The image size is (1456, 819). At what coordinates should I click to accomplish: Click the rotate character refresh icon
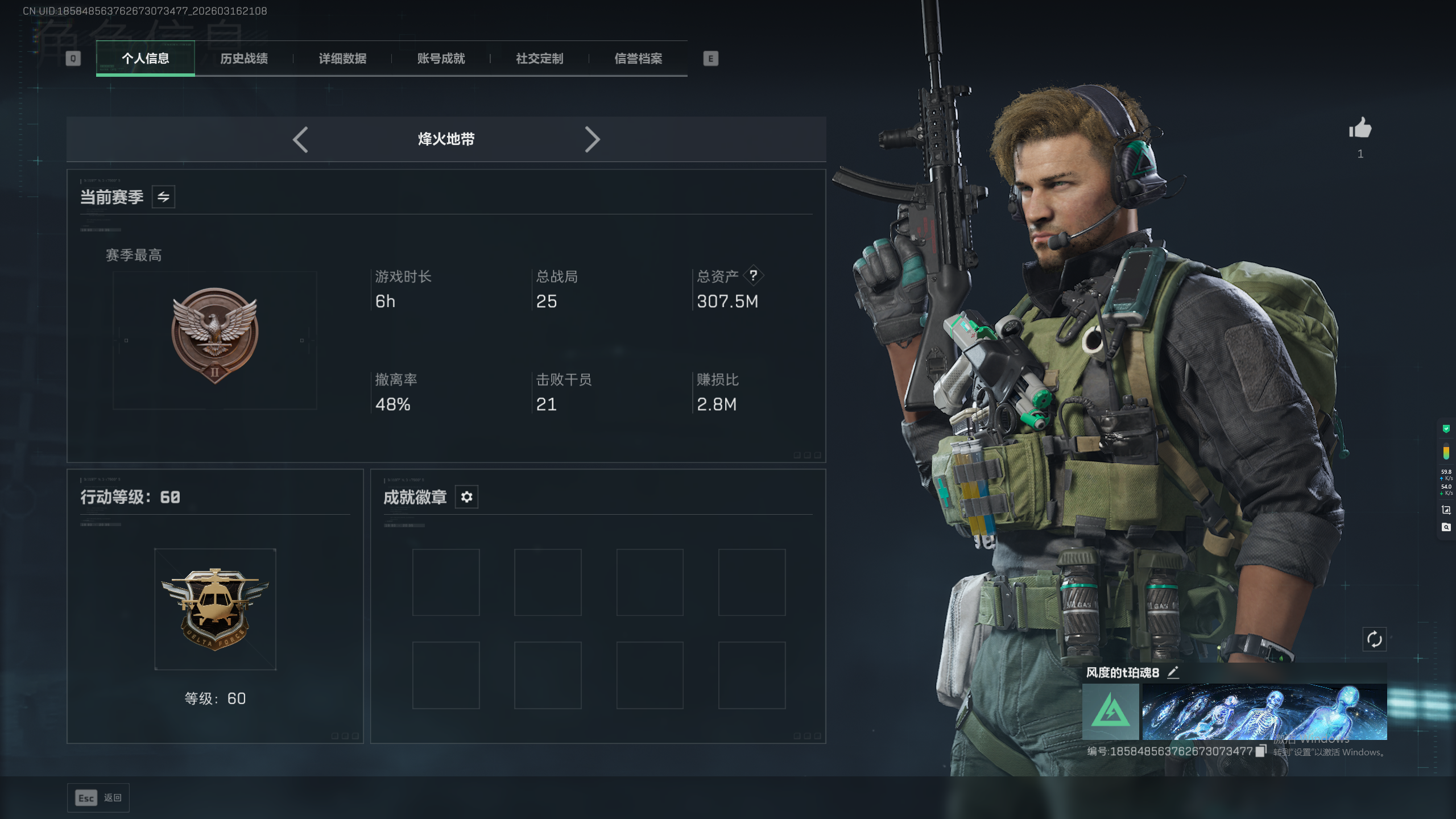[1374, 639]
